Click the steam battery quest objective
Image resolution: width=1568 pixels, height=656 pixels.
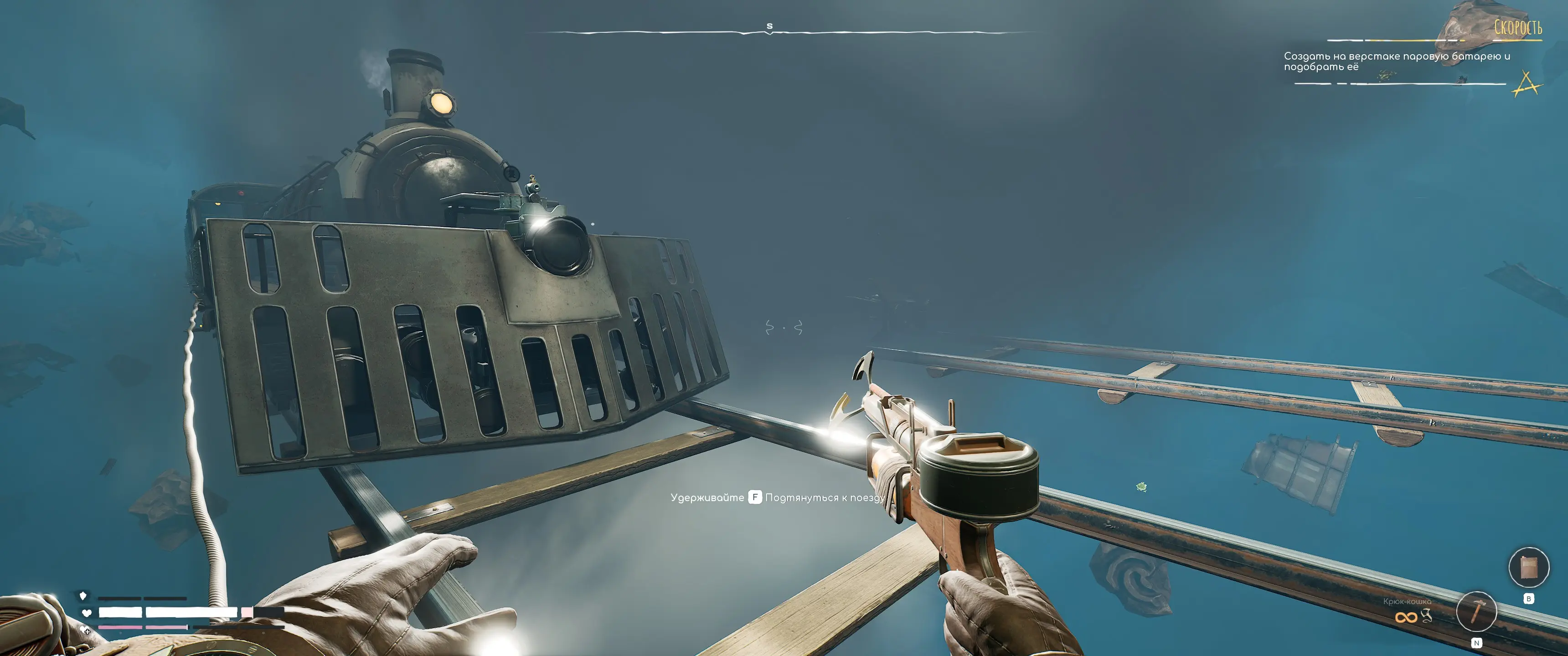[1396, 61]
